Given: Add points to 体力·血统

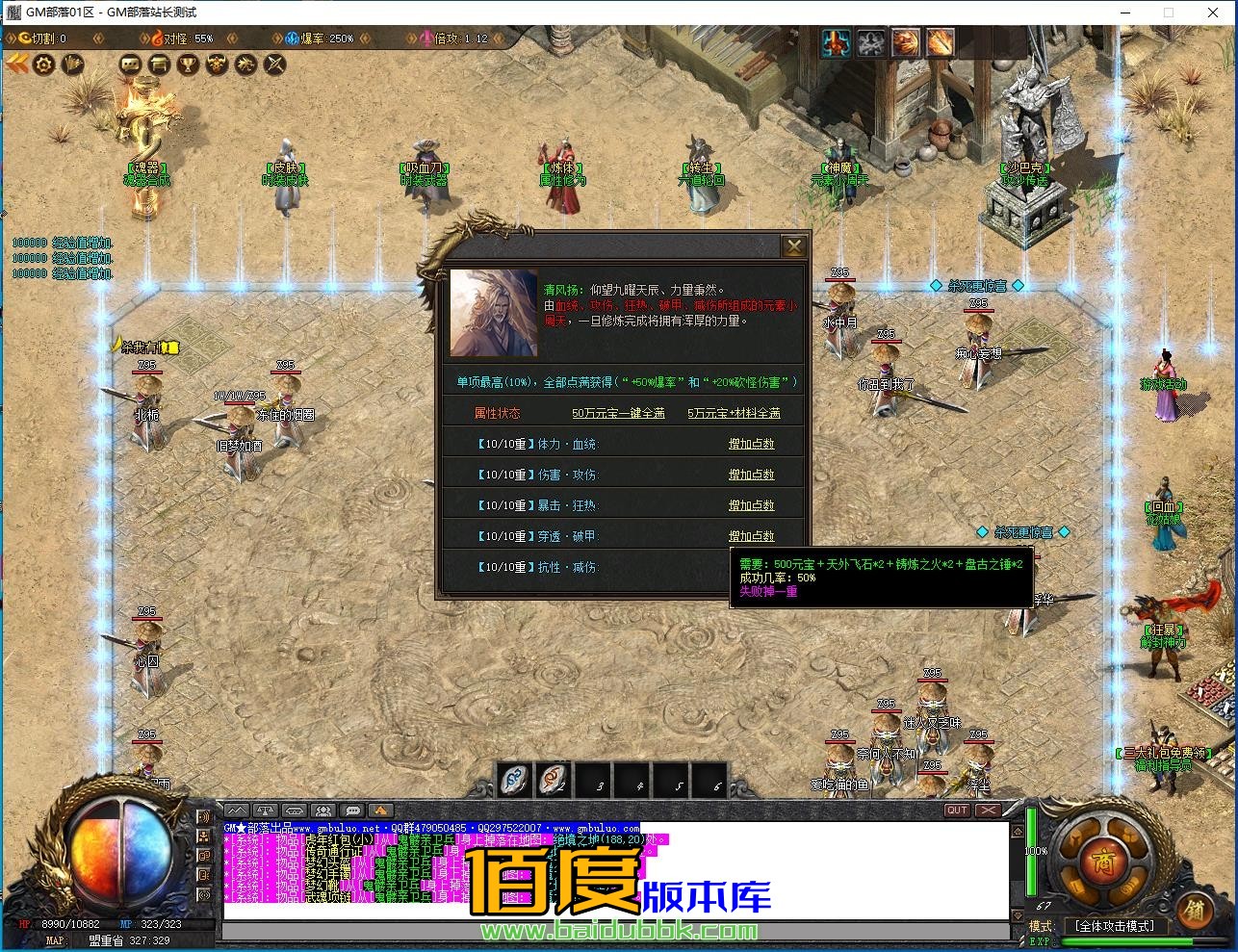Looking at the screenshot, I should [x=751, y=444].
